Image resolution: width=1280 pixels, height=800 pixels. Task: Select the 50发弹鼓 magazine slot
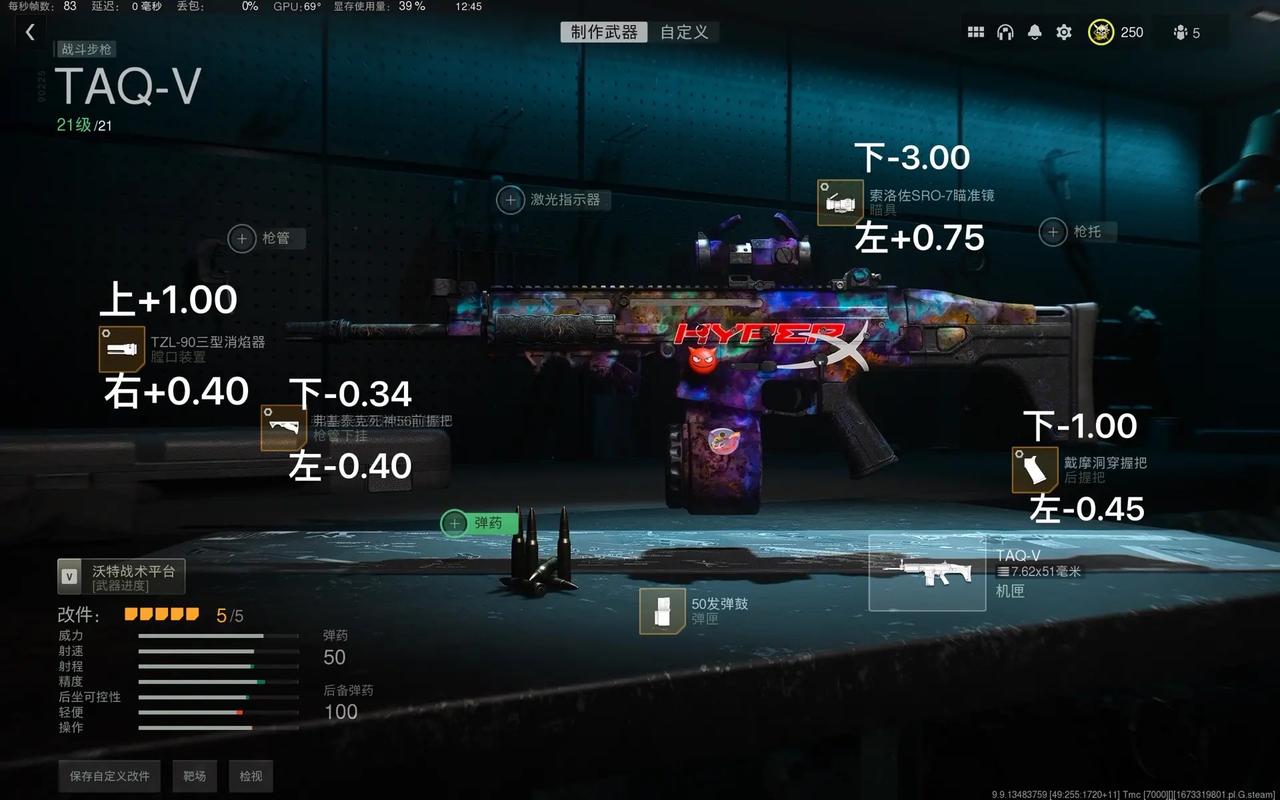662,611
